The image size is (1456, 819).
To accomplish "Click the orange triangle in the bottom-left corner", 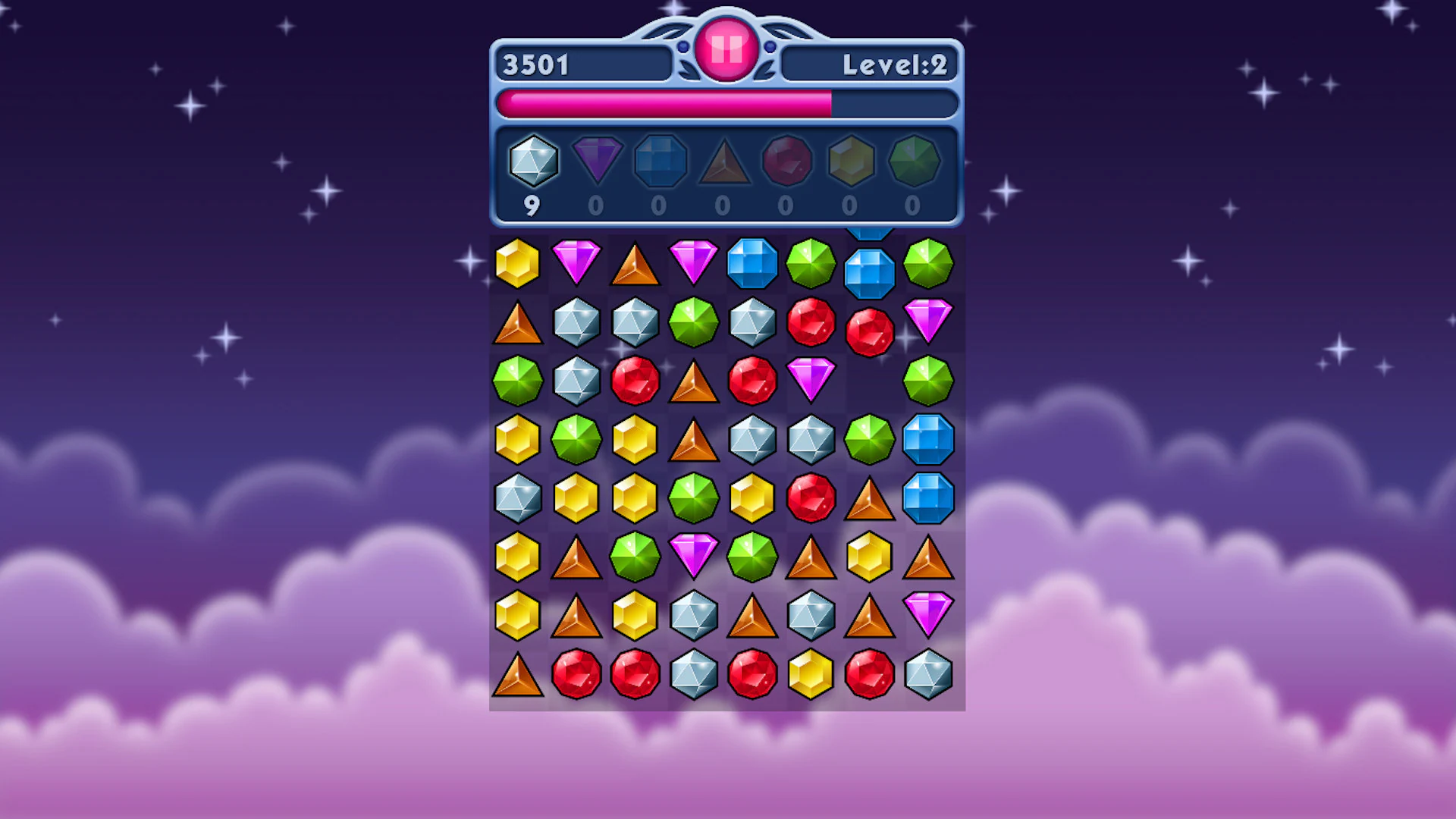I will pos(518,673).
